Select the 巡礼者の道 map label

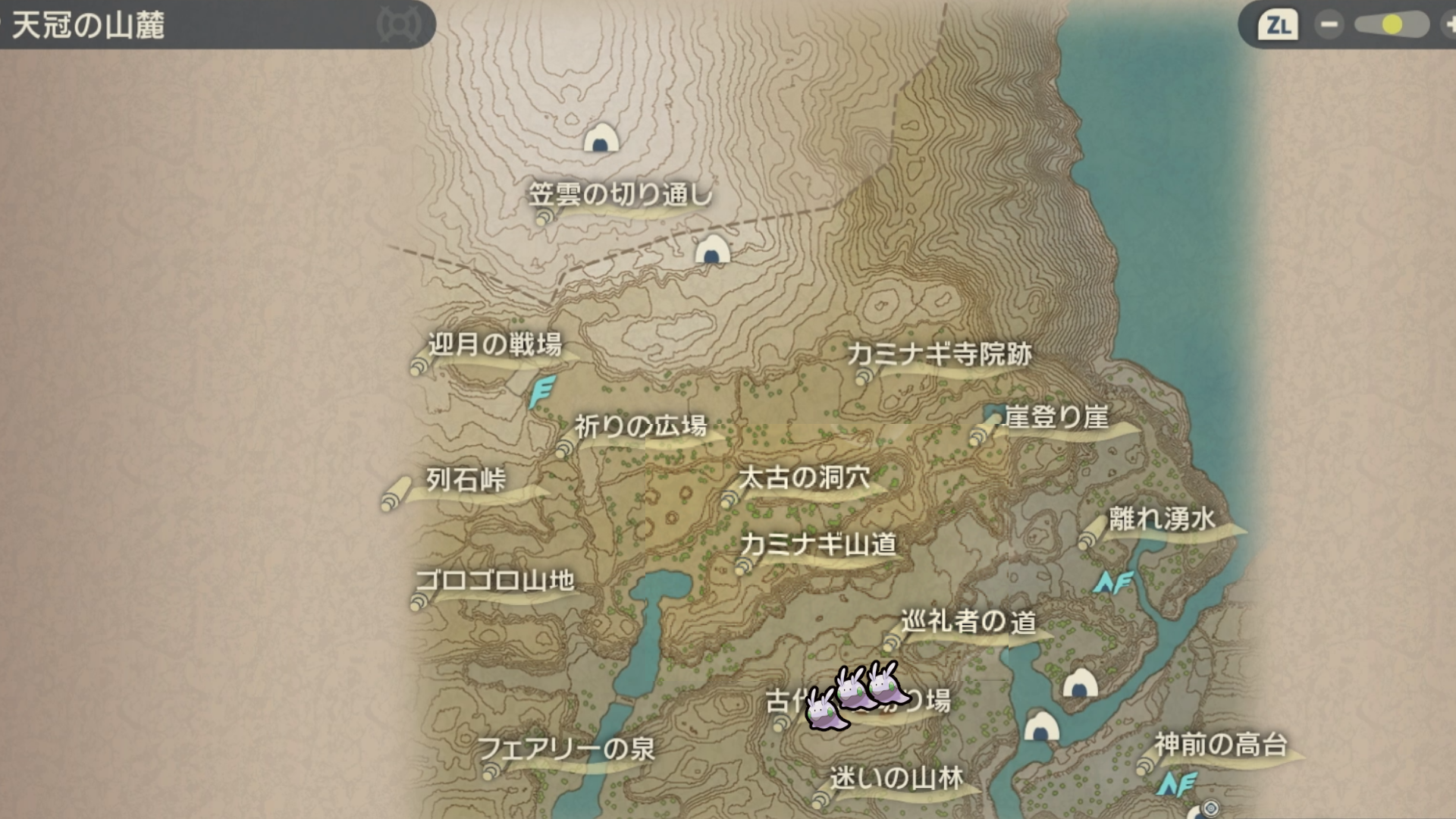[x=968, y=622]
